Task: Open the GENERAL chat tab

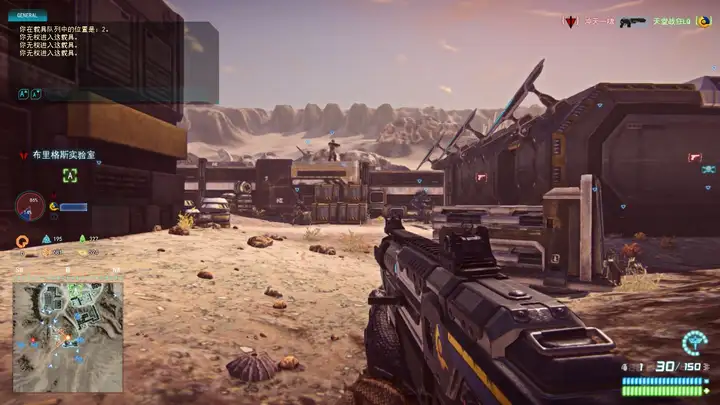Action: click(27, 16)
